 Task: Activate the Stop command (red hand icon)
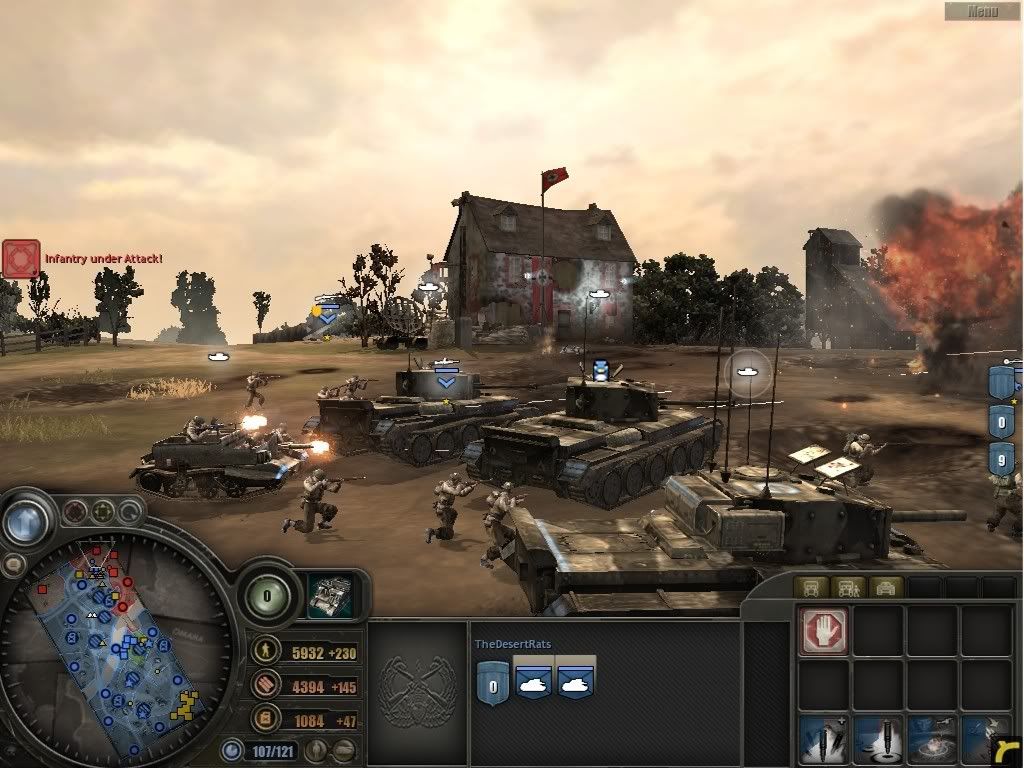(x=824, y=631)
